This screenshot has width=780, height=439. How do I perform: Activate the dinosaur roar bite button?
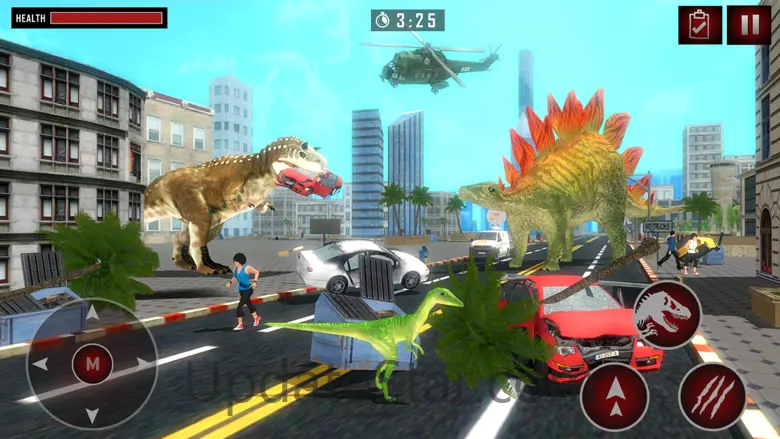point(667,315)
